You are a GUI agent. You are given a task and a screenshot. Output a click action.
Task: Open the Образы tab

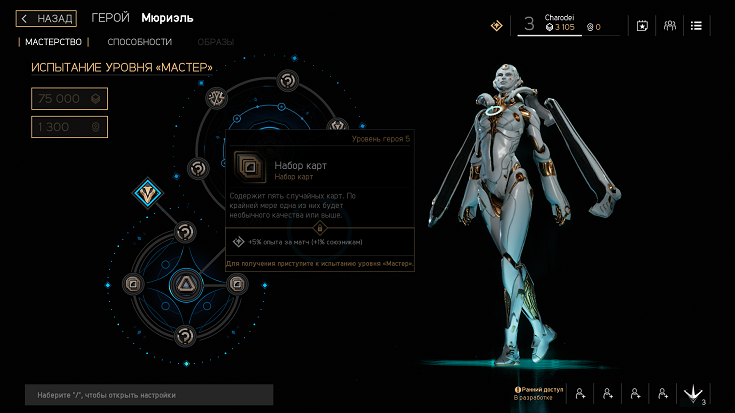click(214, 42)
